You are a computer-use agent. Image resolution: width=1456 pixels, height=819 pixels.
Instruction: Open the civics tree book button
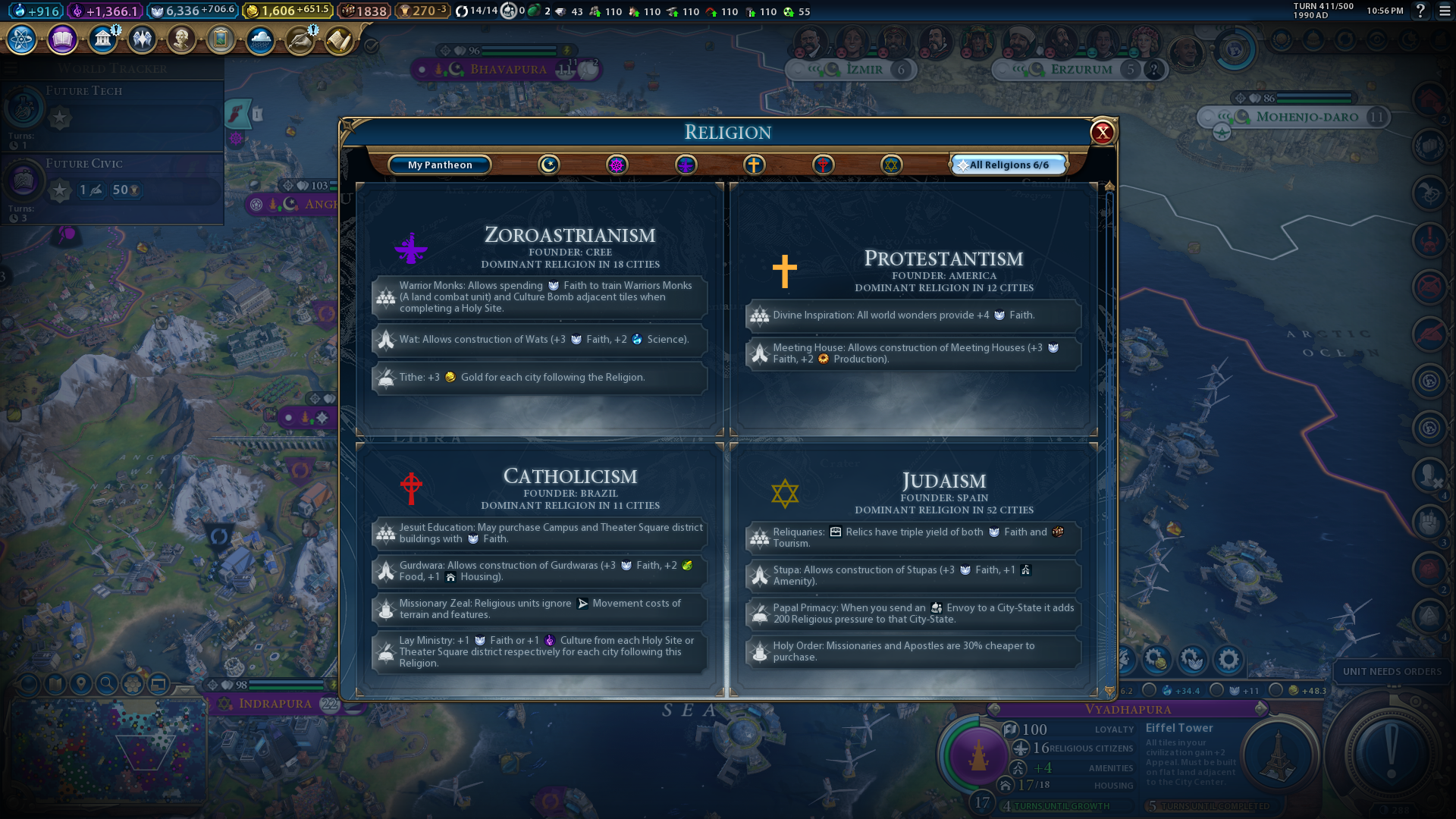coord(62,39)
